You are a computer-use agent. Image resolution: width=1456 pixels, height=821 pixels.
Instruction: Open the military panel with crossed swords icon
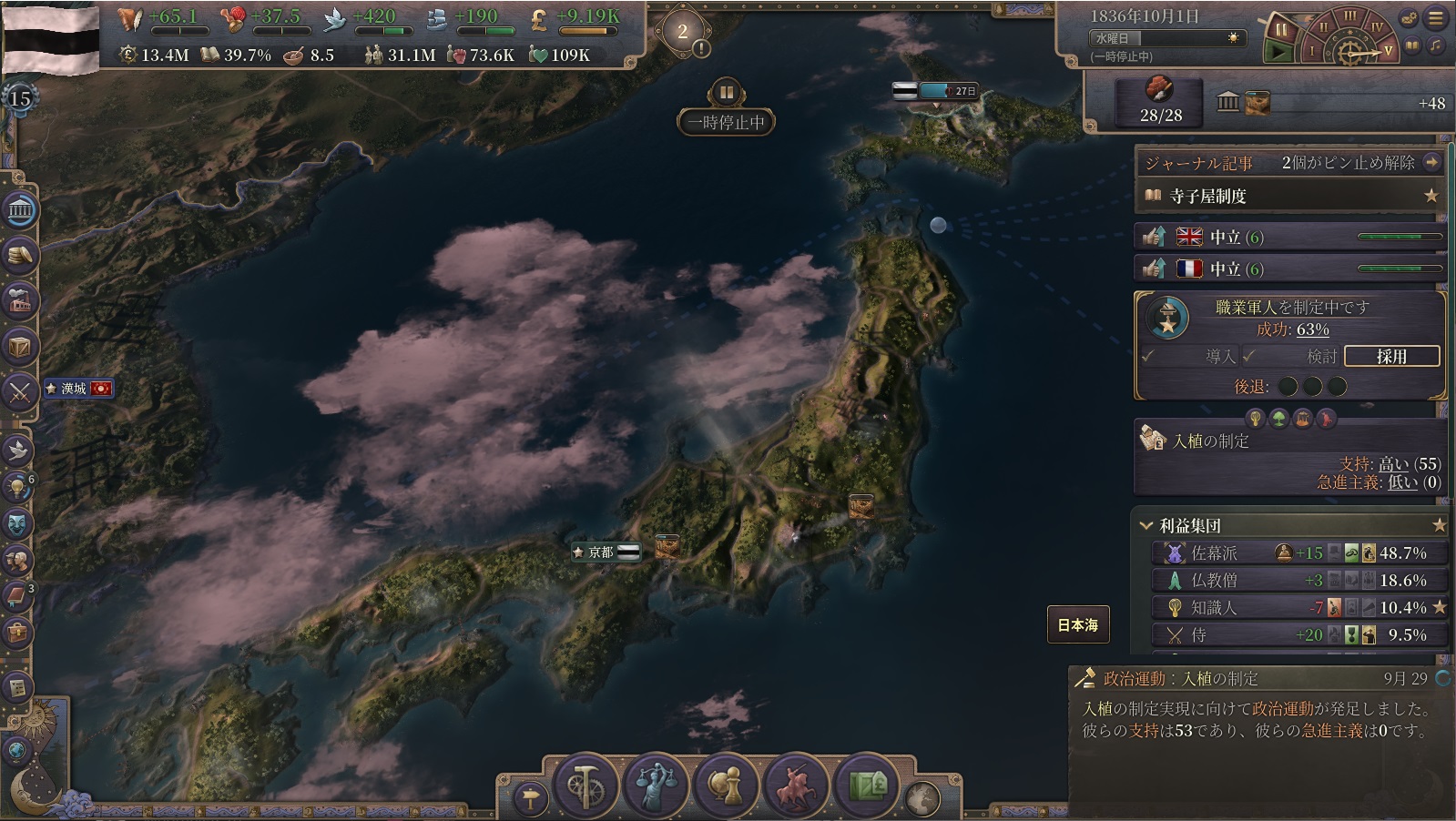pyautogui.click(x=20, y=392)
